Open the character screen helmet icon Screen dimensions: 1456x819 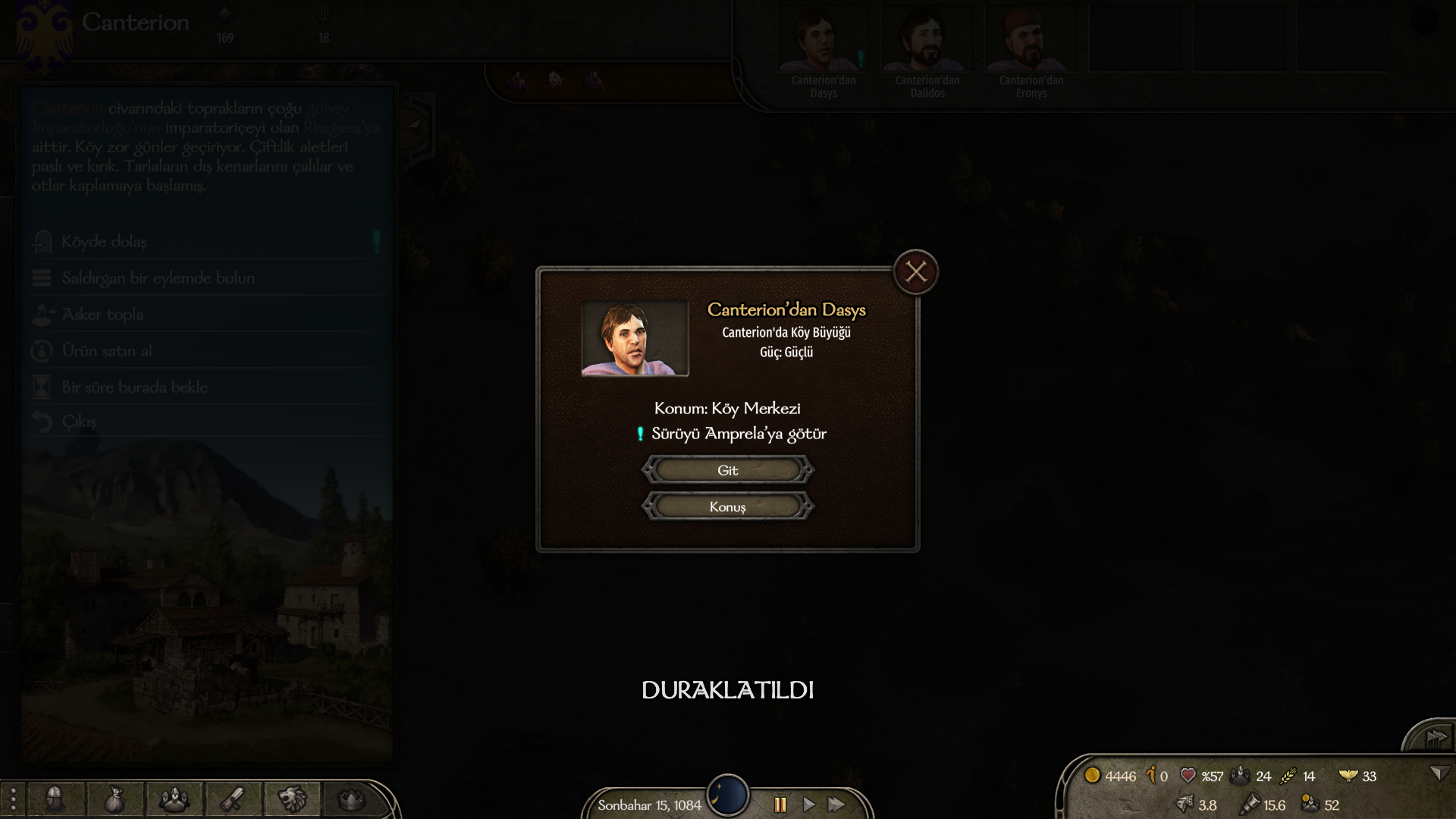pos(55,799)
